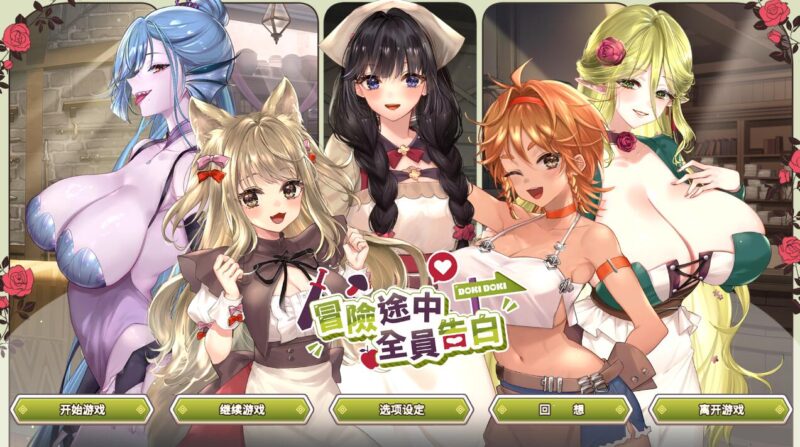Viewport: 800px width, 447px height.
Task: Choose 离开游戏 to quit the game
Action: 719,409
